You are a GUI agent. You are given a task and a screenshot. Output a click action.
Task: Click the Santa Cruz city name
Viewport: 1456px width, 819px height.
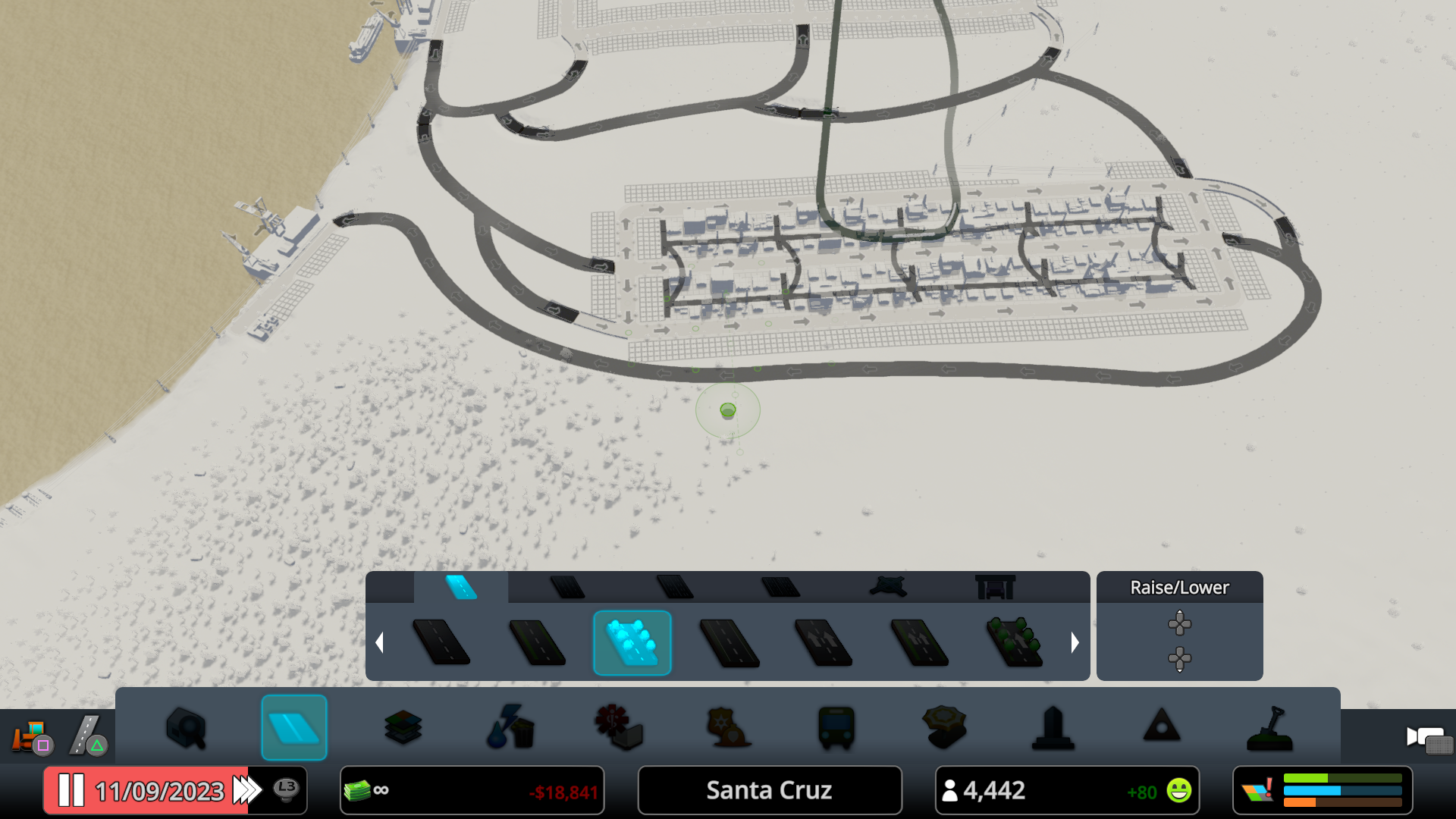[769, 790]
